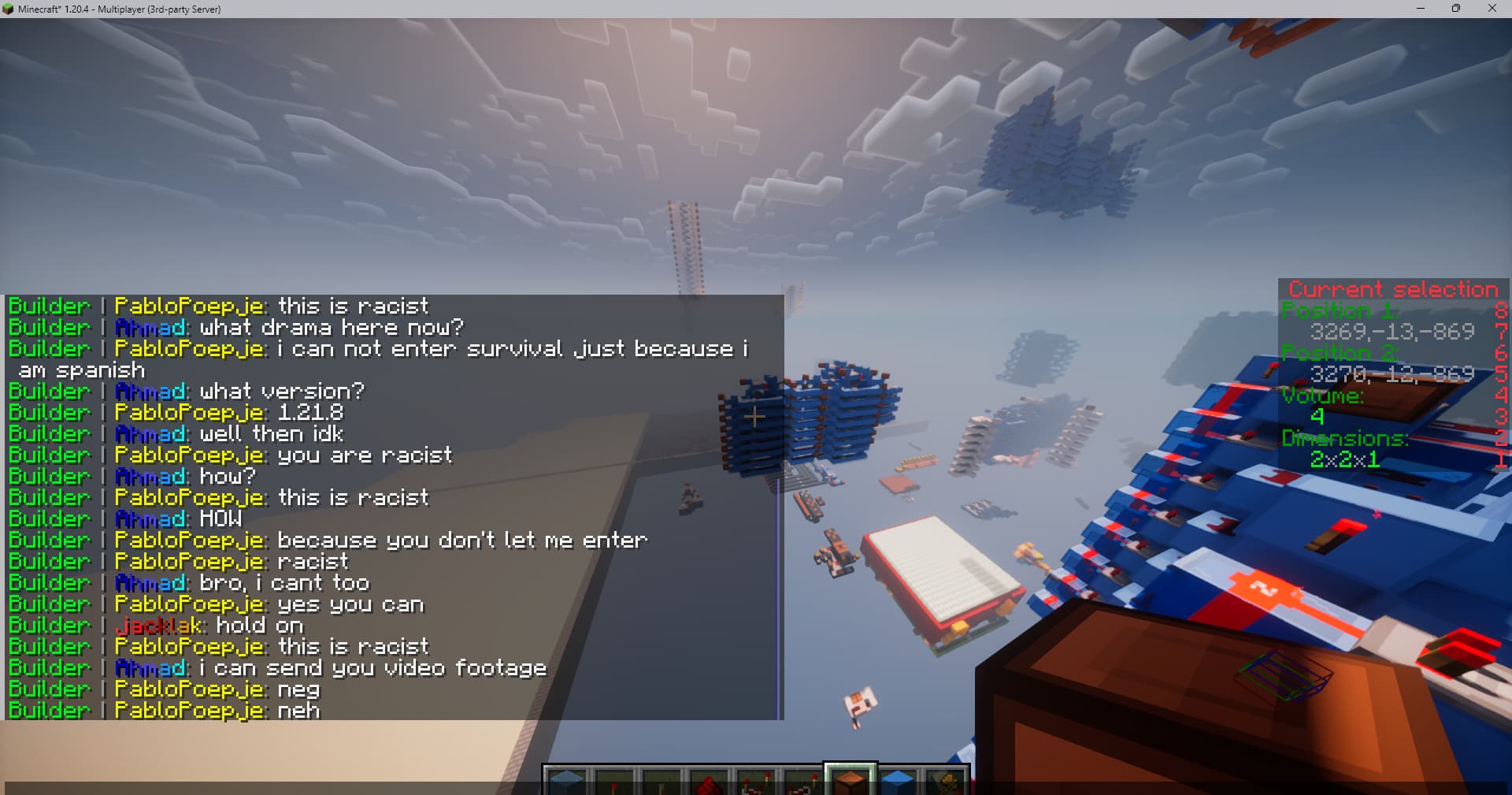Close the Minecraft window
This screenshot has width=1512, height=795.
pos(1492,9)
